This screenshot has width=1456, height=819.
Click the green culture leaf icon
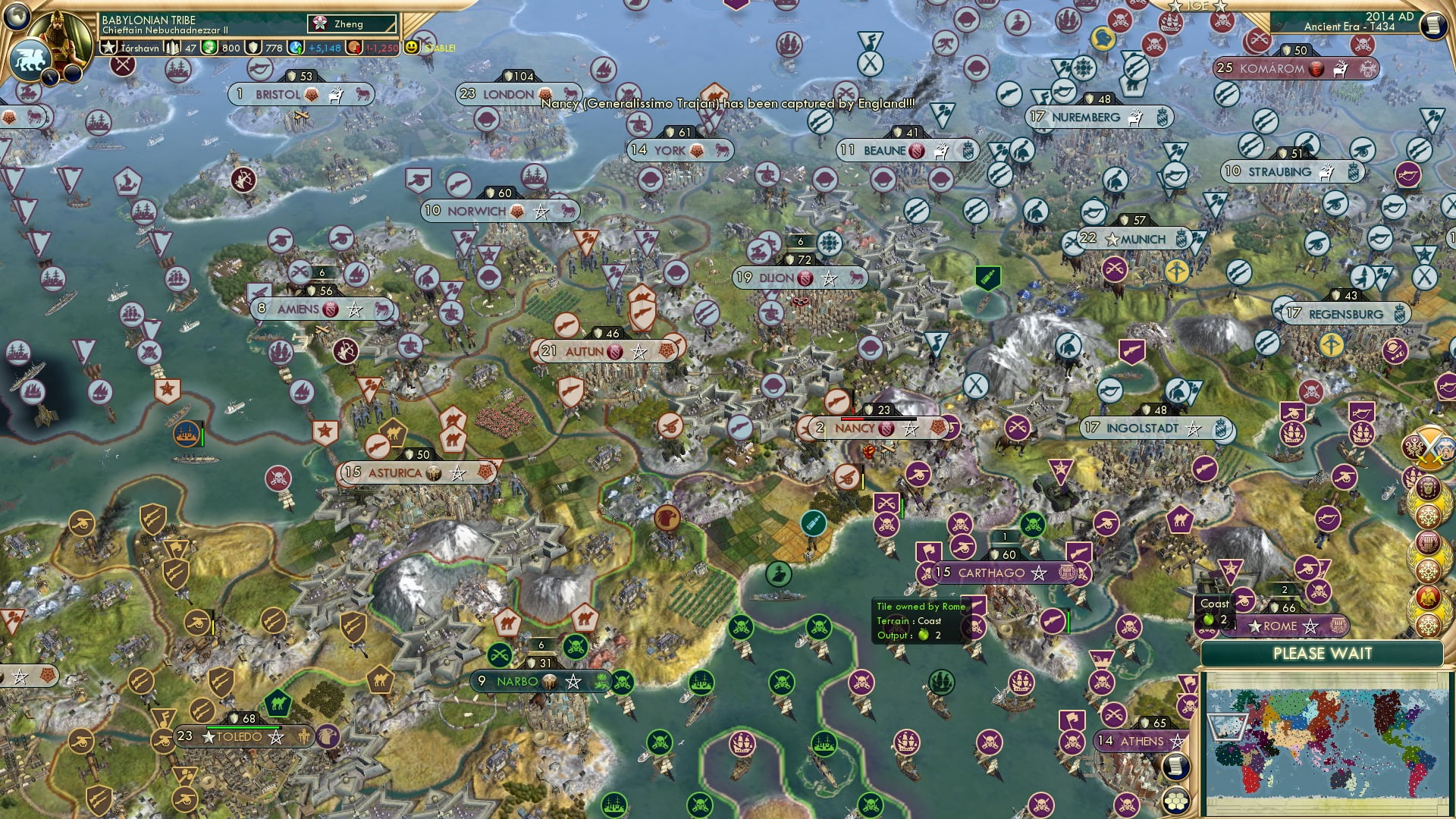pos(210,49)
